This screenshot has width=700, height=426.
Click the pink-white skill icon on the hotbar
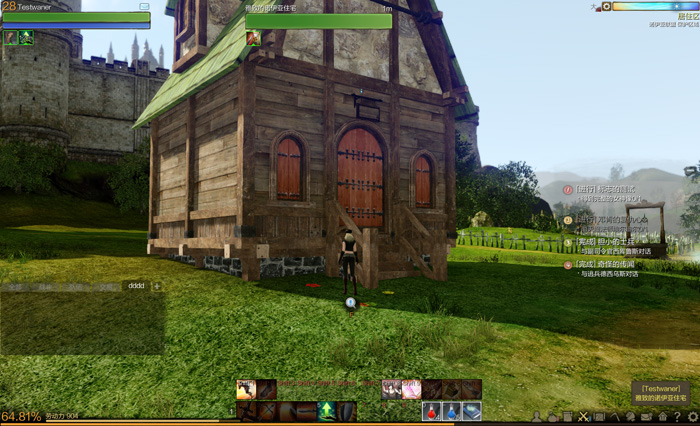411,390
